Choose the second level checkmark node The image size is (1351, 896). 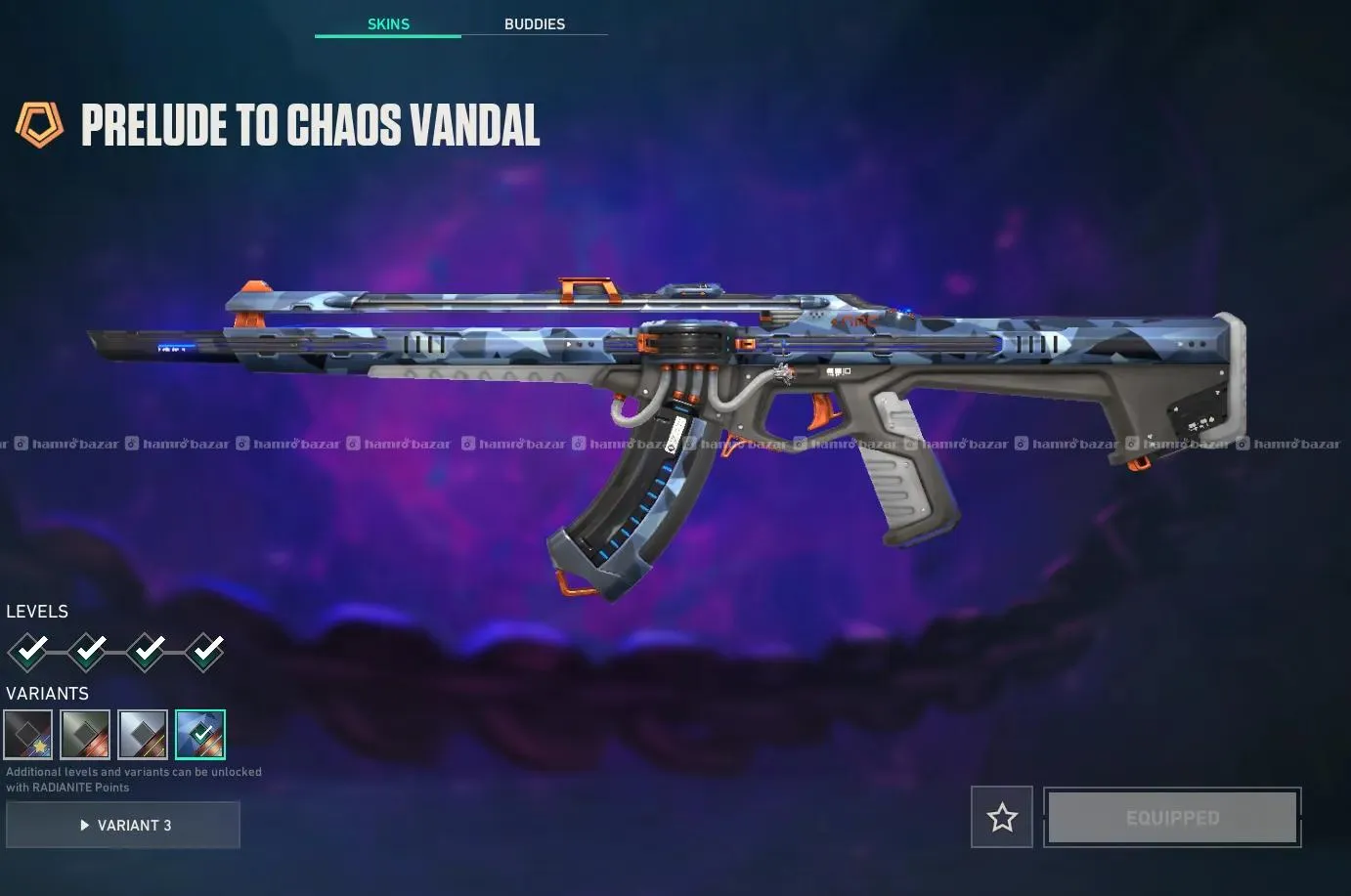click(x=87, y=651)
